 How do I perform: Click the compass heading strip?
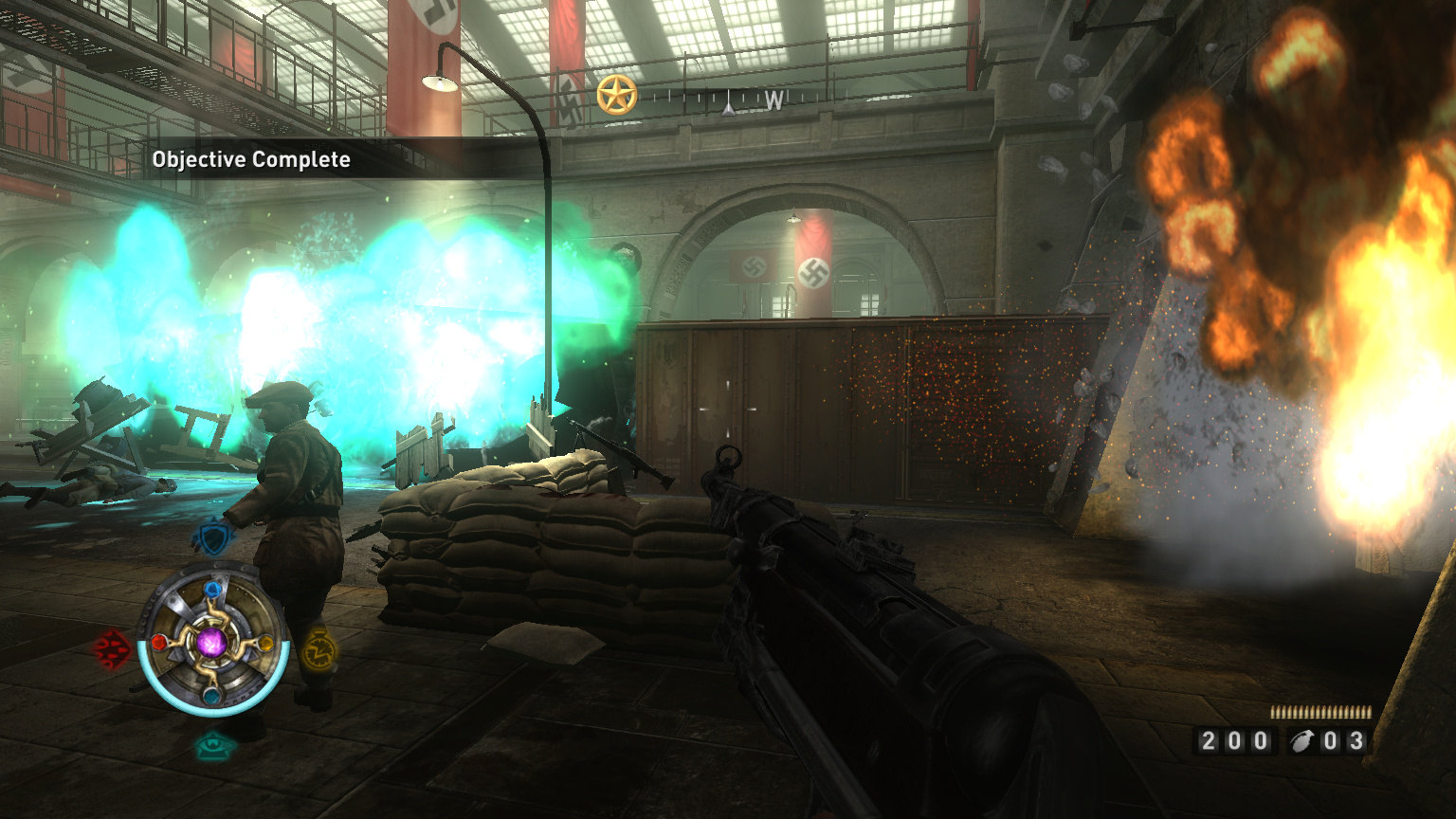point(728,100)
